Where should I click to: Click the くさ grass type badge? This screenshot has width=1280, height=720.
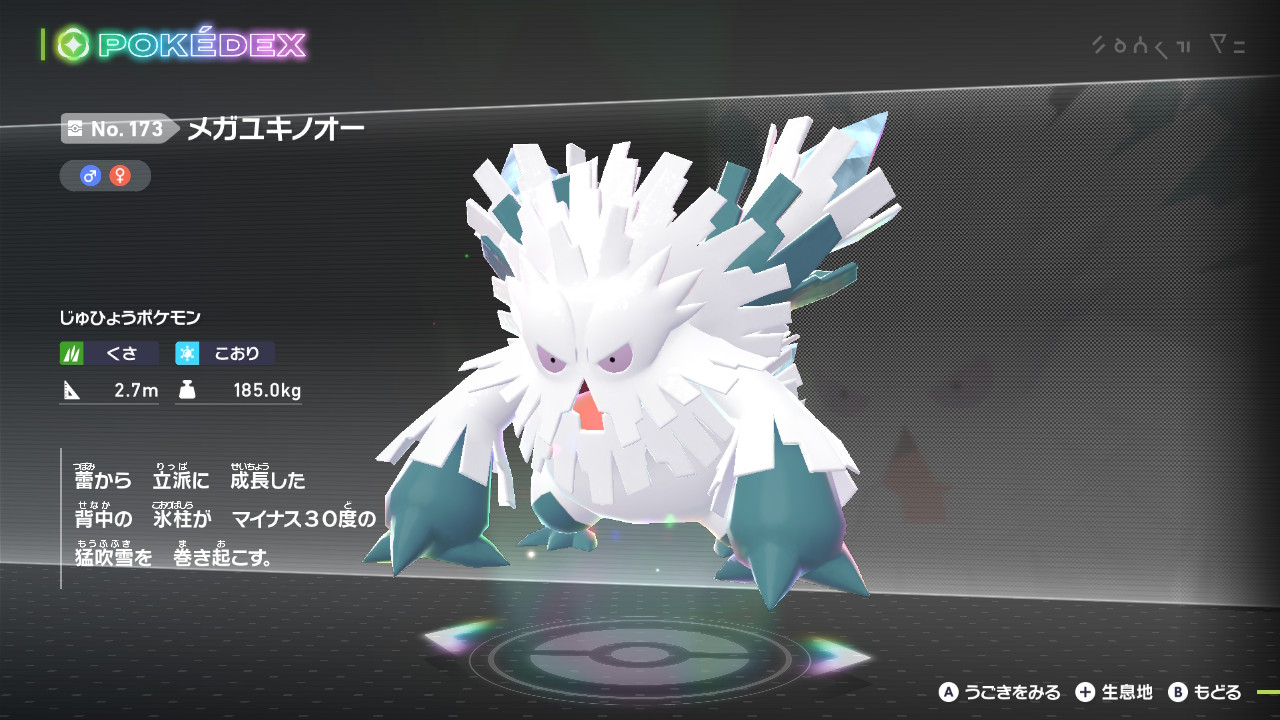[x=109, y=353]
